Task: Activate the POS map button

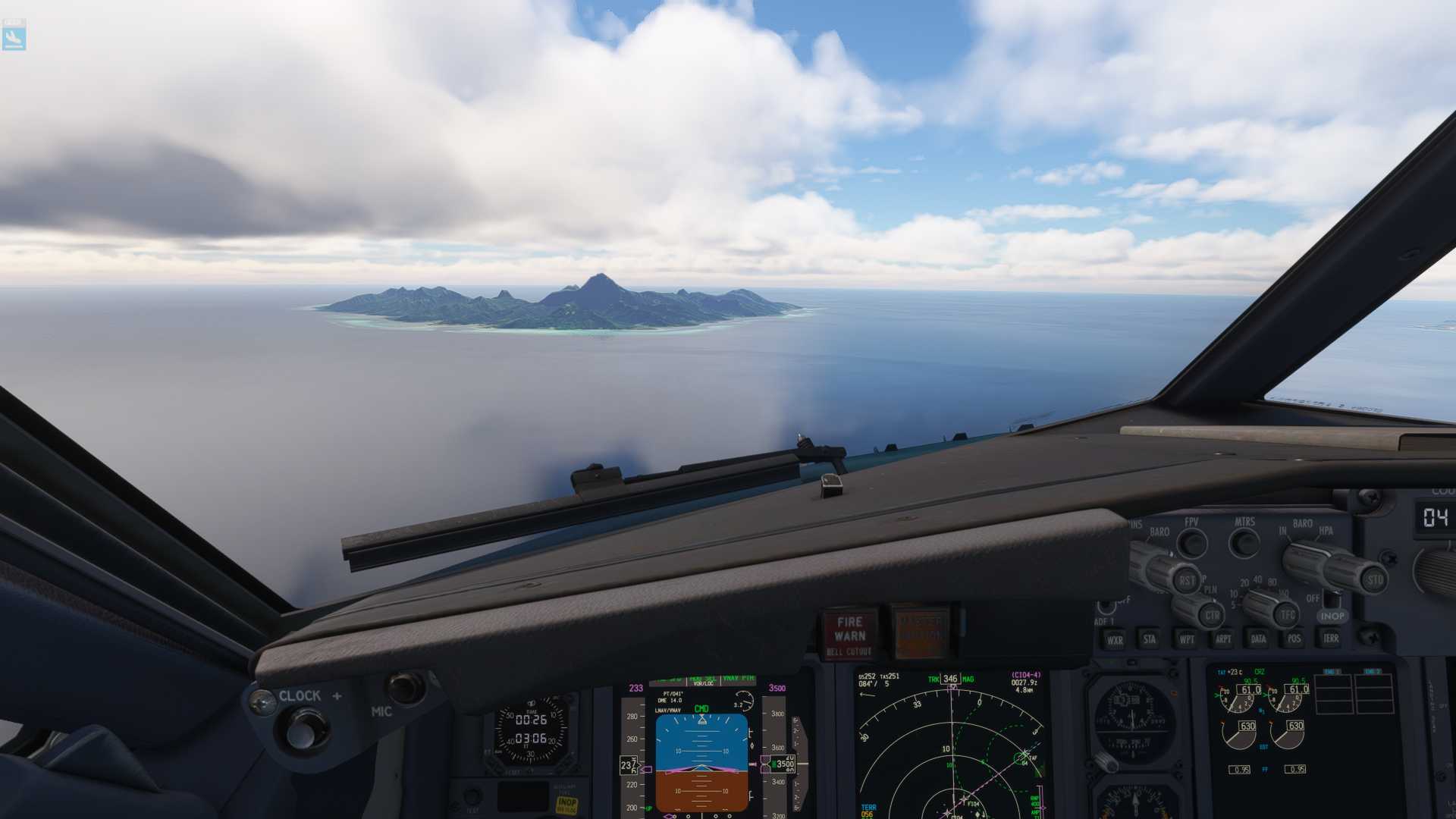Action: [1294, 639]
